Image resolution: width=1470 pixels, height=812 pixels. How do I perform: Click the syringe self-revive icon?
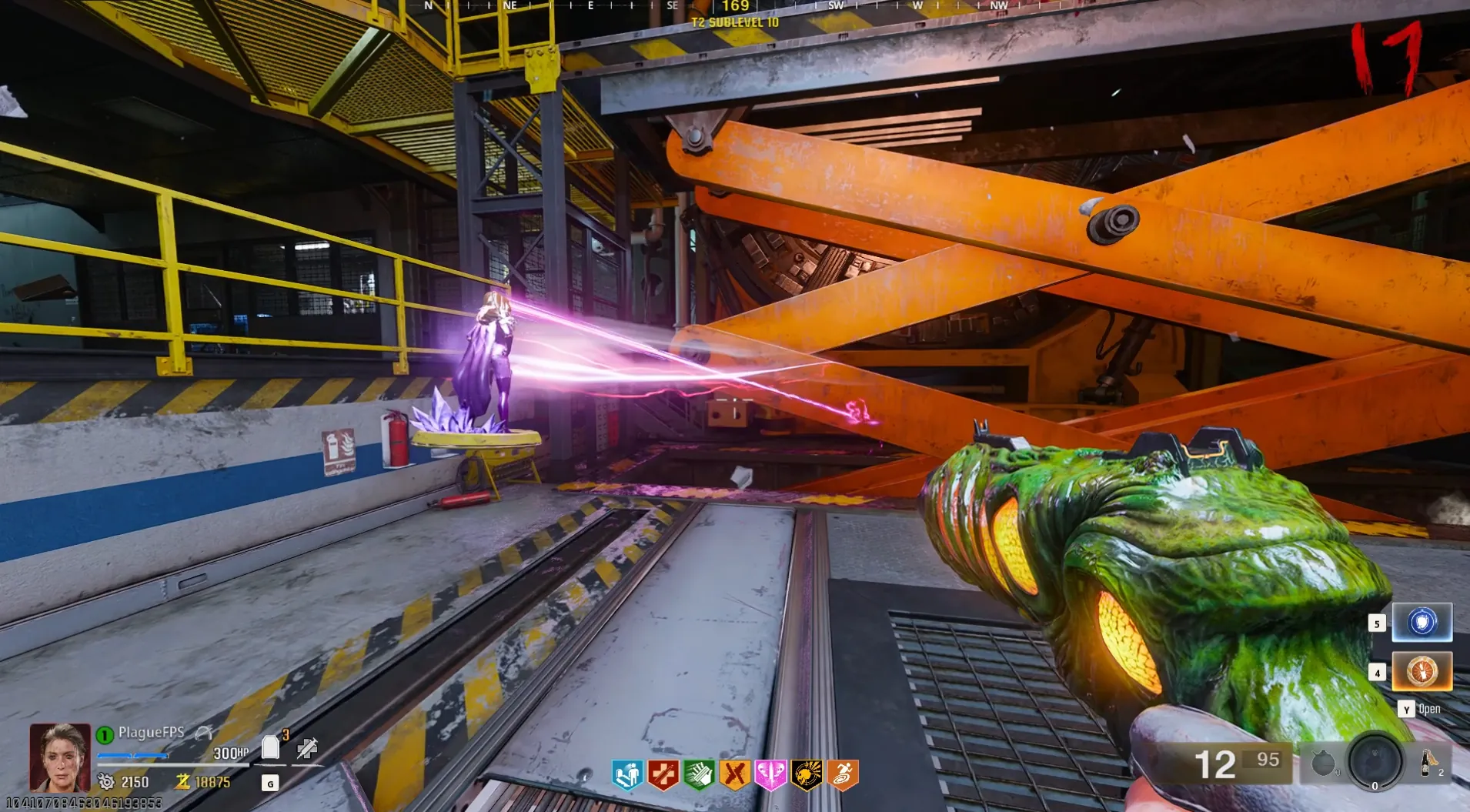307,747
